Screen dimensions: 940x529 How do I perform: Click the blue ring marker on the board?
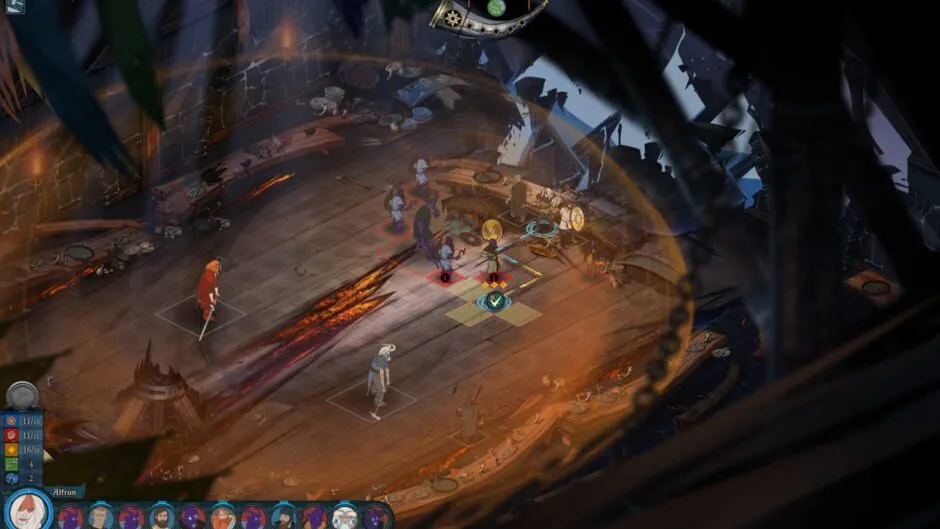pyautogui.click(x=541, y=228)
